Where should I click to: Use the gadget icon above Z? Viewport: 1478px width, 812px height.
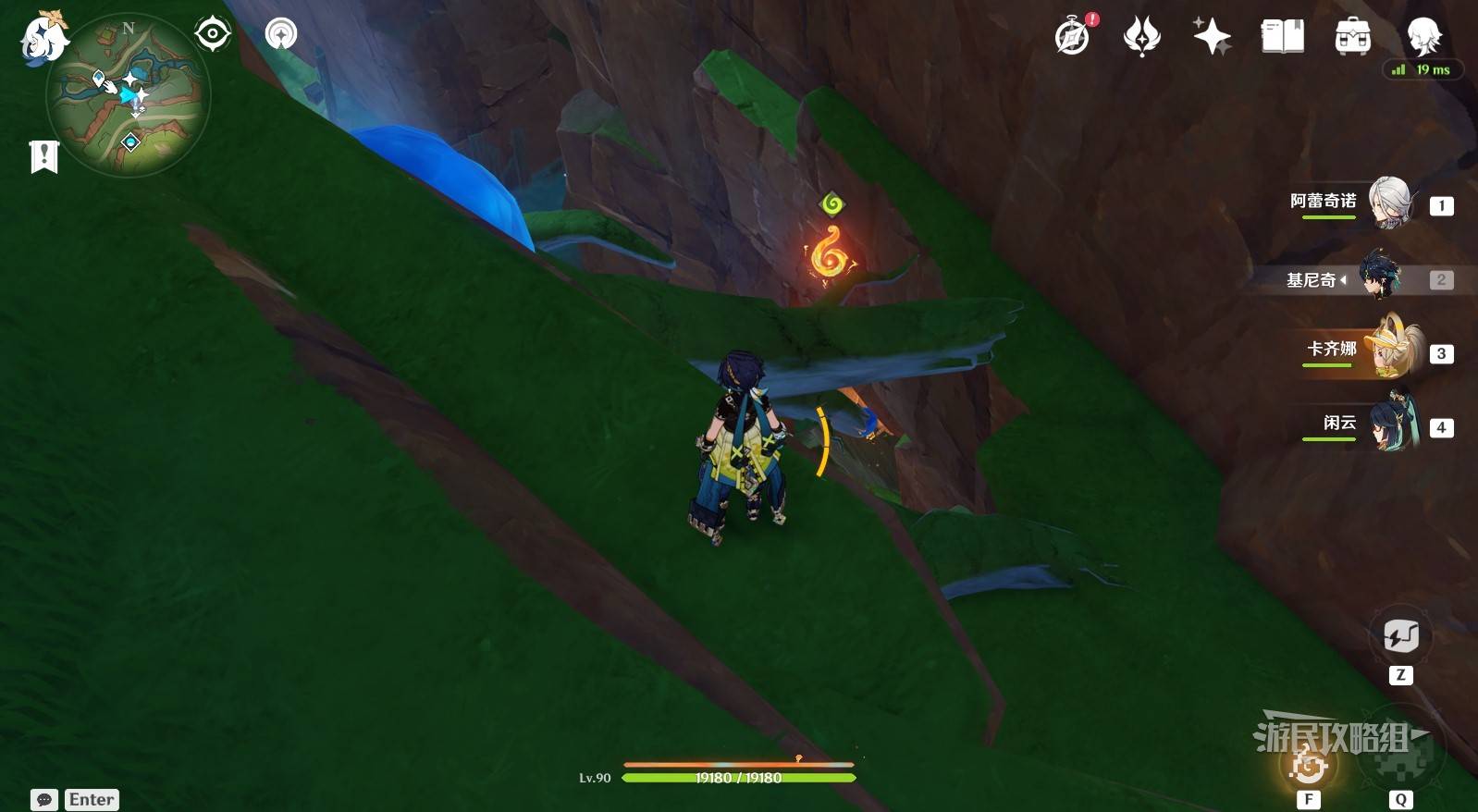tap(1400, 636)
